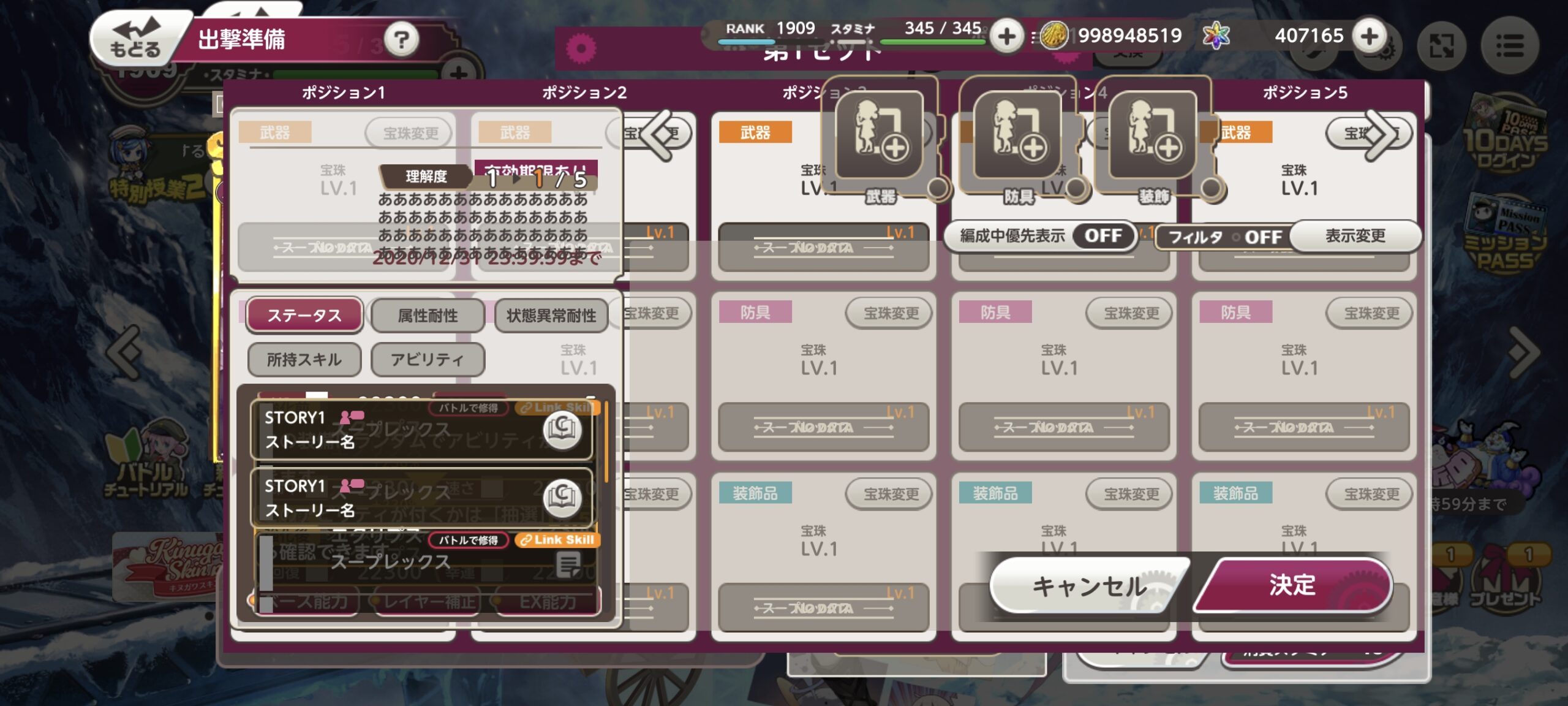Switch to the 属性耐性 tab
1568x706 pixels.
point(428,316)
